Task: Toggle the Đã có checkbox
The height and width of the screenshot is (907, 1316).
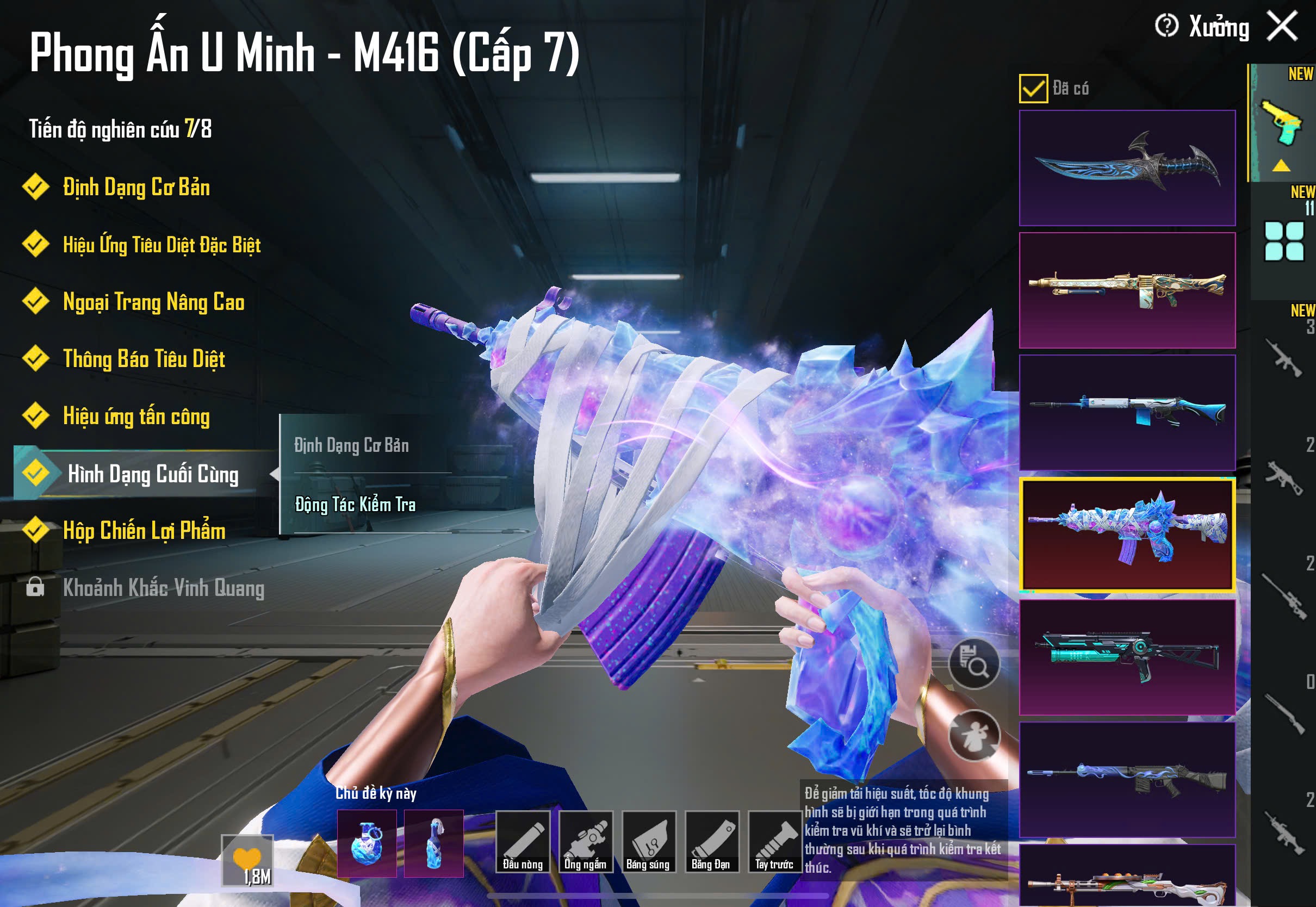Action: [x=1033, y=89]
